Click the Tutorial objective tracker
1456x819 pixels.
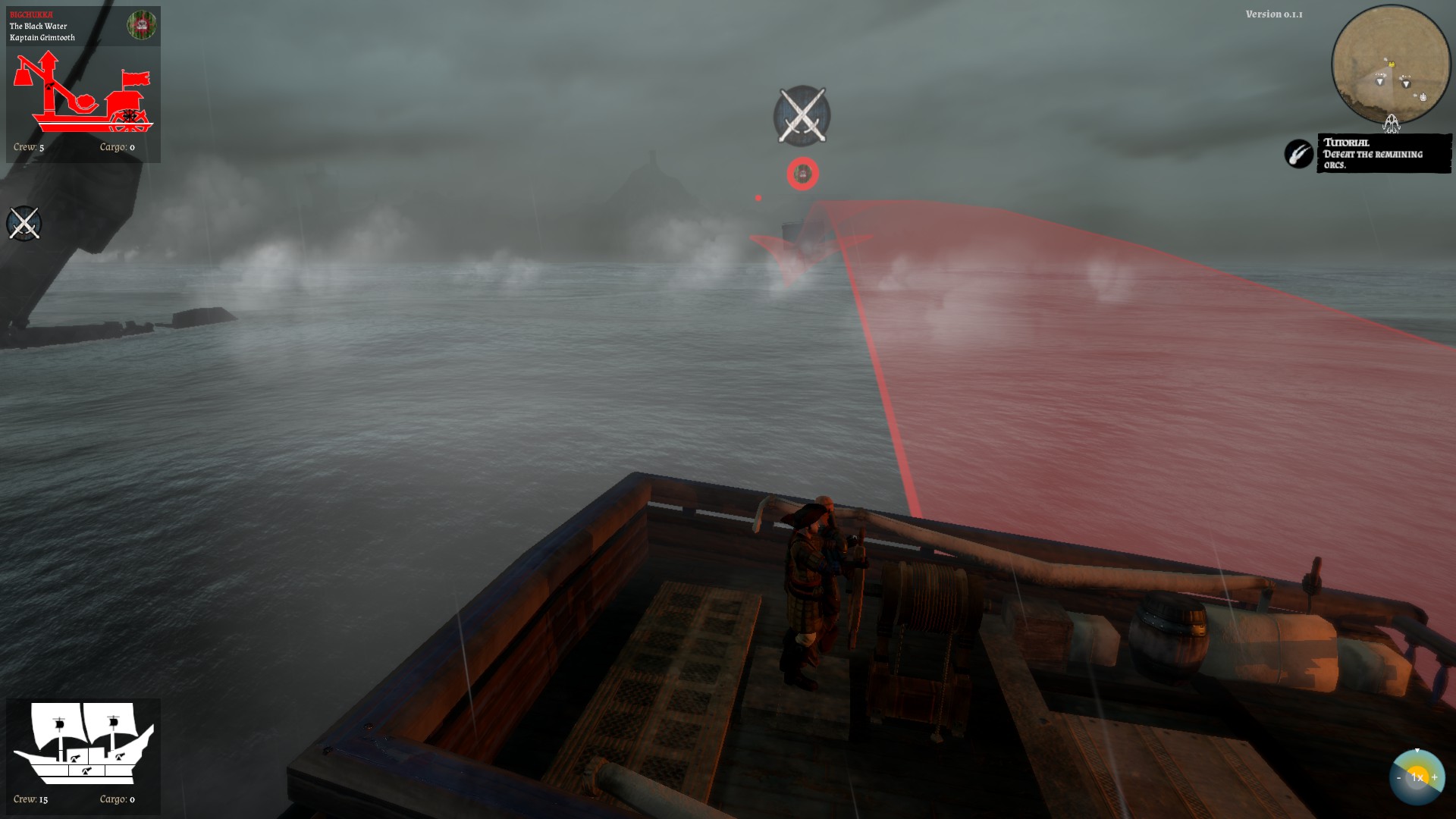(1383, 153)
